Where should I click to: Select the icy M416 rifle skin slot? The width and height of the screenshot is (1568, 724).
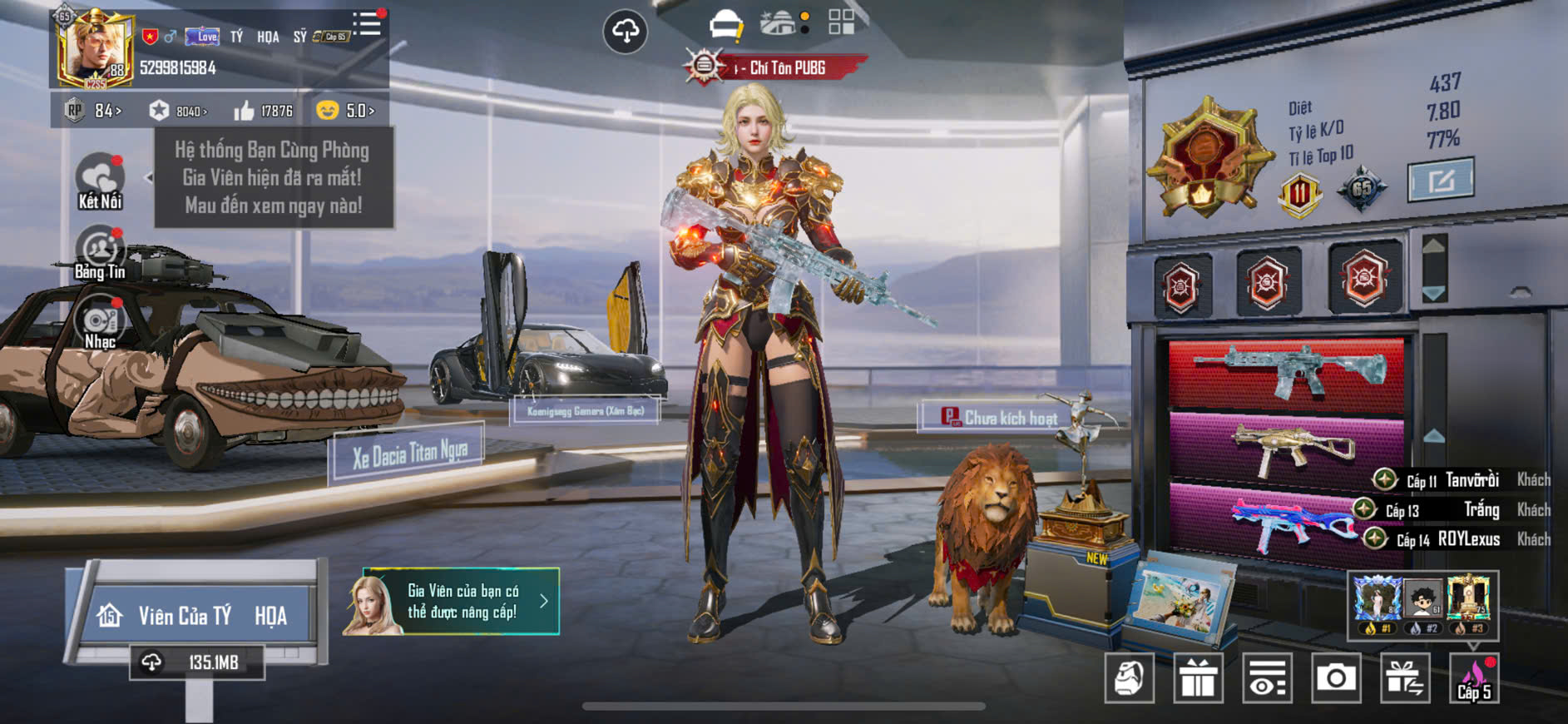coord(1286,373)
